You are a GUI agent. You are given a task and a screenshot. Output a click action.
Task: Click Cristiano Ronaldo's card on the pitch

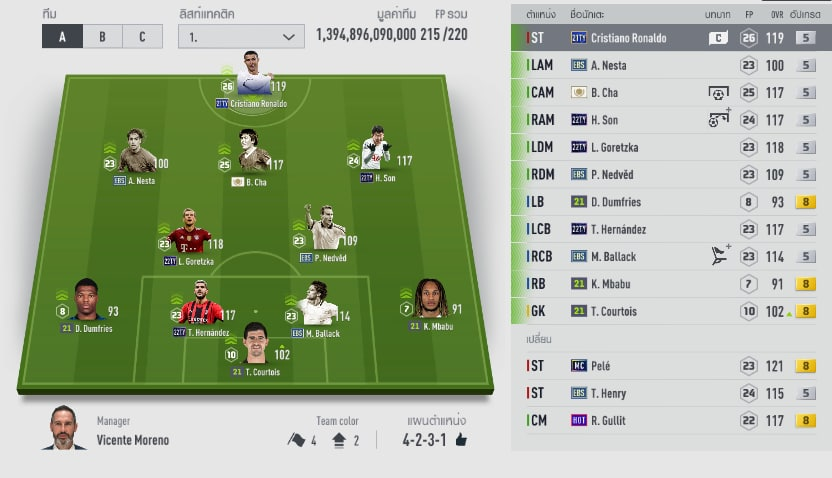tap(252, 78)
